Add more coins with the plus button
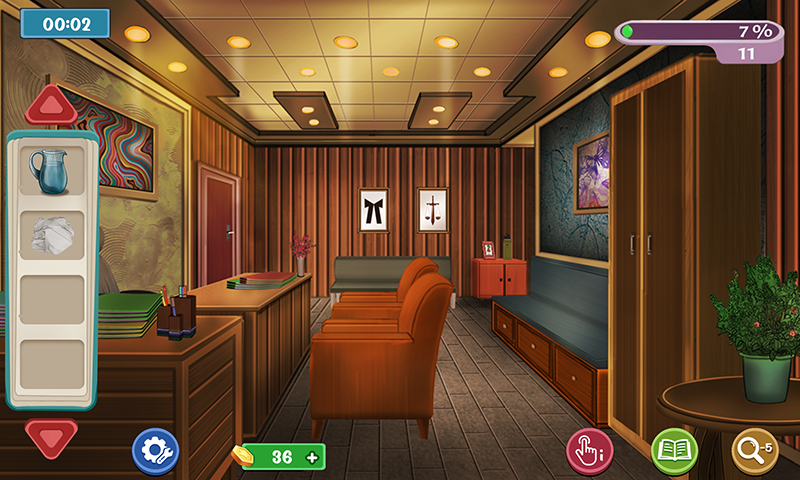This screenshot has height=480, width=800. 312,457
